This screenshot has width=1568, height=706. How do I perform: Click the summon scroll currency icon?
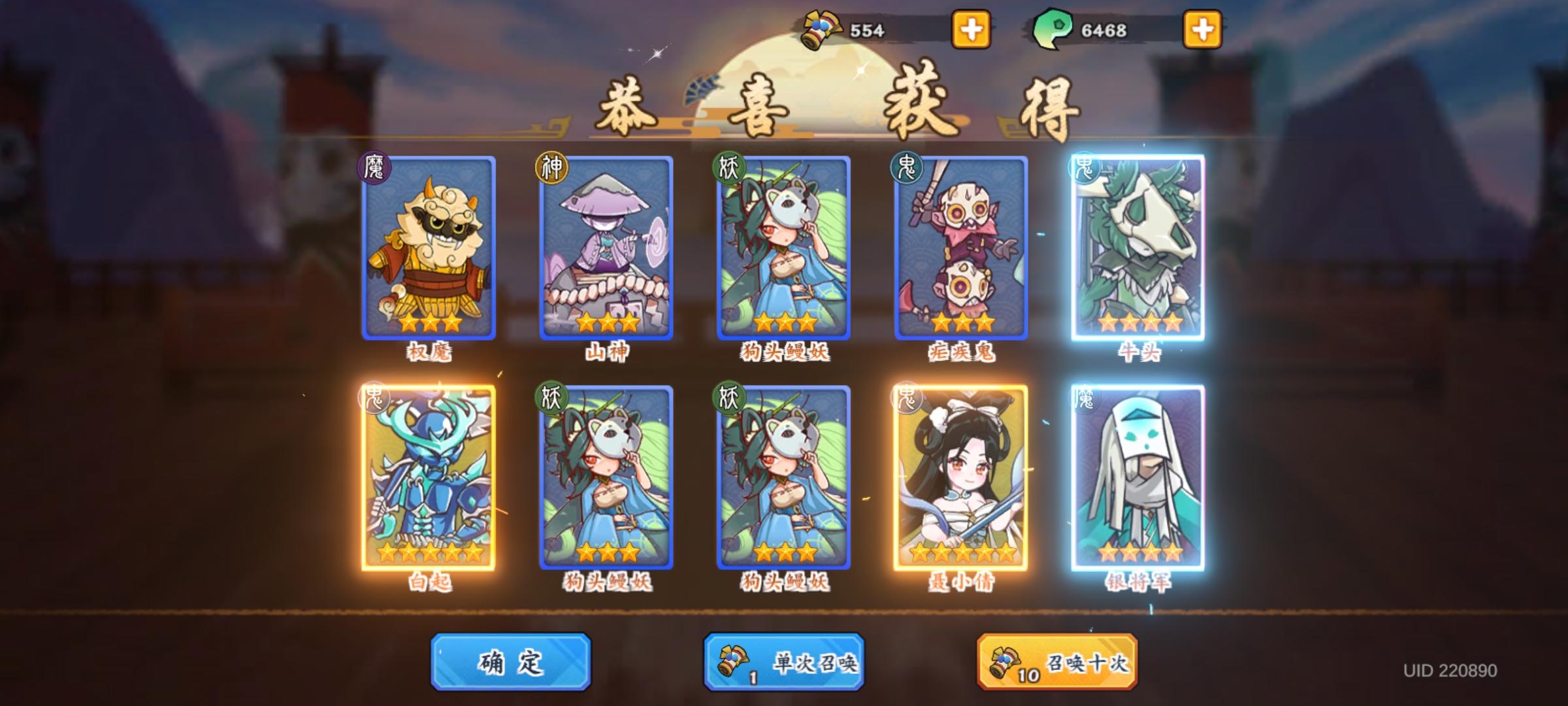coord(819,28)
